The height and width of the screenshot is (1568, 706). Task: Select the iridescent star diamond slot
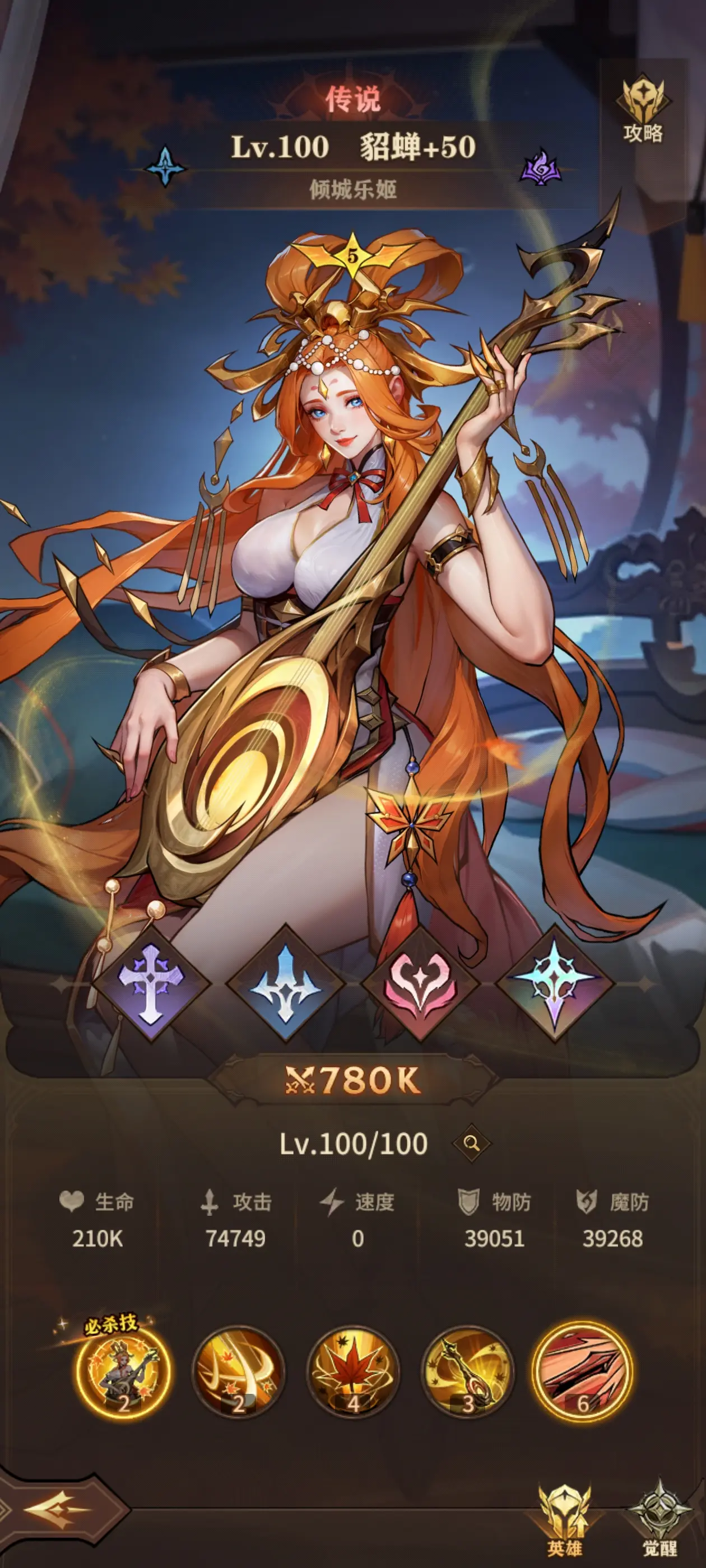[554, 982]
